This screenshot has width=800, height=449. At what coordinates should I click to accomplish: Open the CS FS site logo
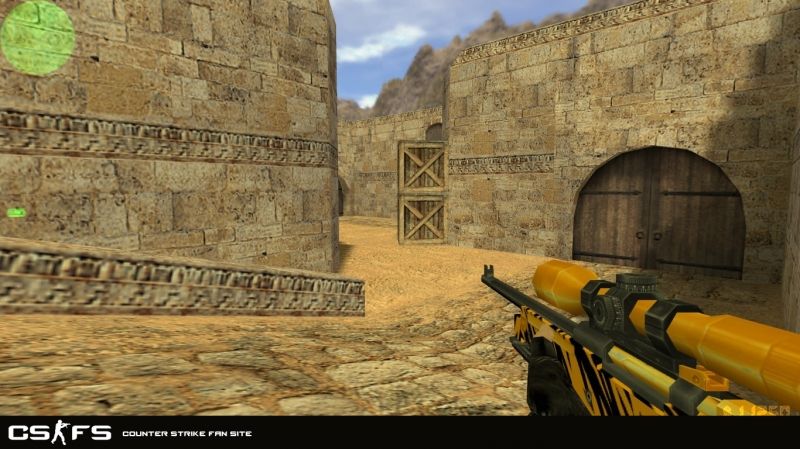(60, 432)
